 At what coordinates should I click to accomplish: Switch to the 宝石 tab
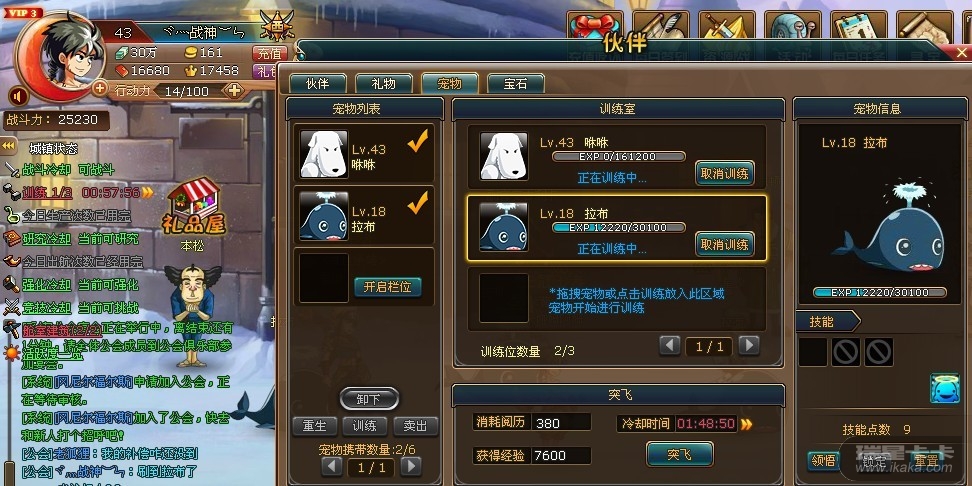click(516, 84)
